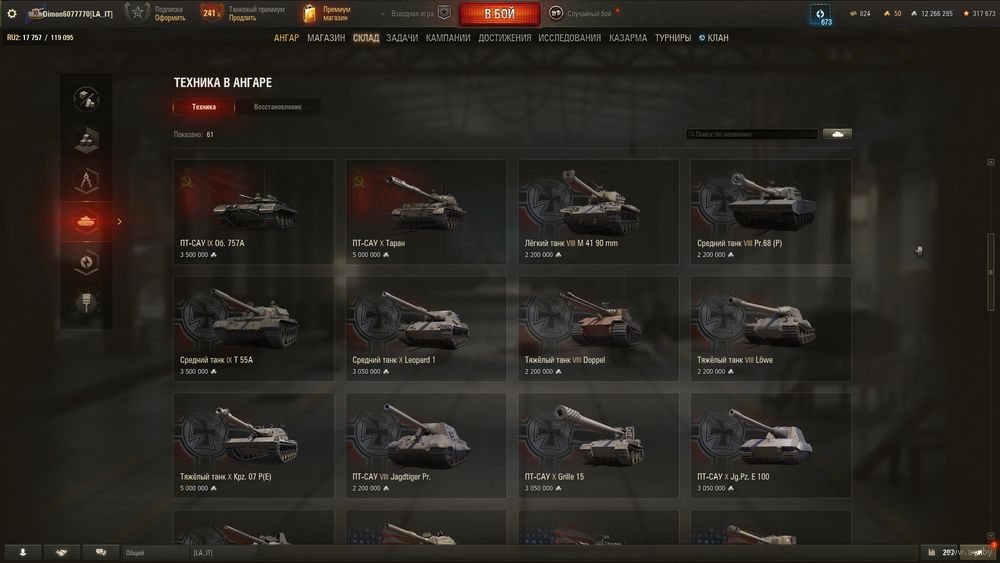Screen dimensions: 1000x563
Task: Select the Тяжёлый танк VIII Löwe card
Action: [770, 328]
